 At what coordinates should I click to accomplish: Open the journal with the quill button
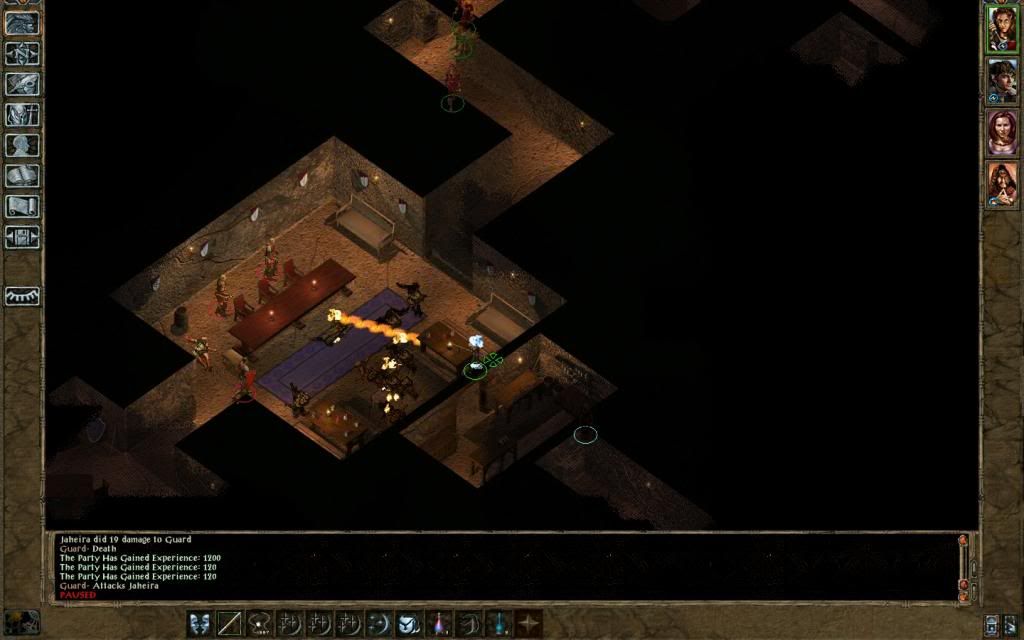tap(22, 84)
